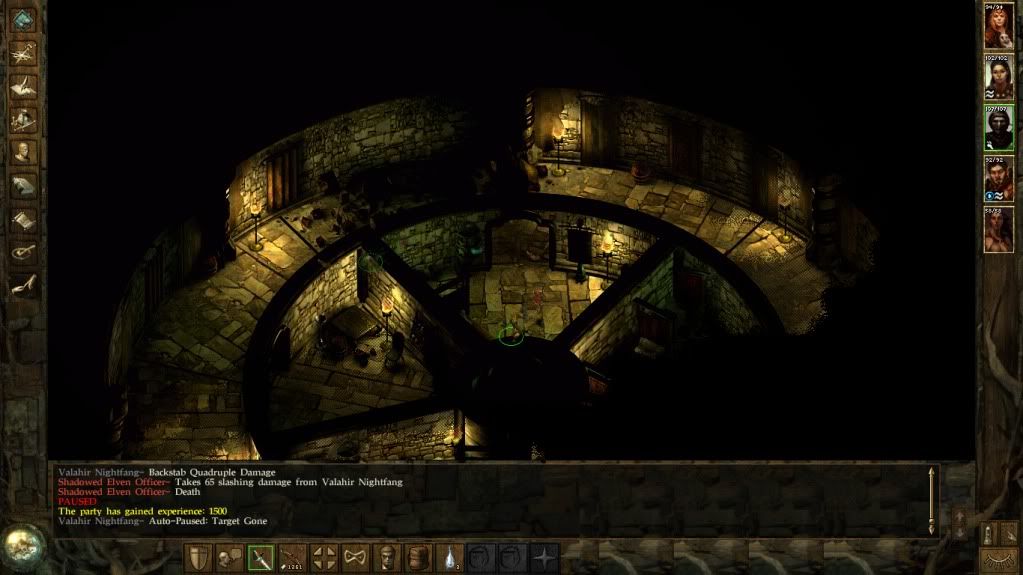Open the character record bust icon
Viewport: 1023px width, 575px height.
click(x=23, y=153)
